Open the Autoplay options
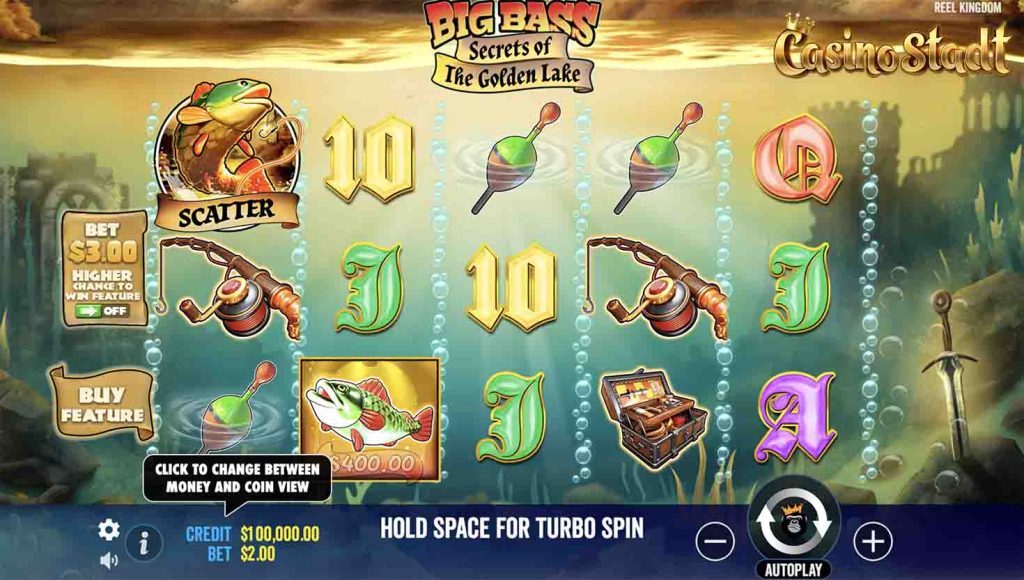This screenshot has width=1024, height=580. pos(793,570)
